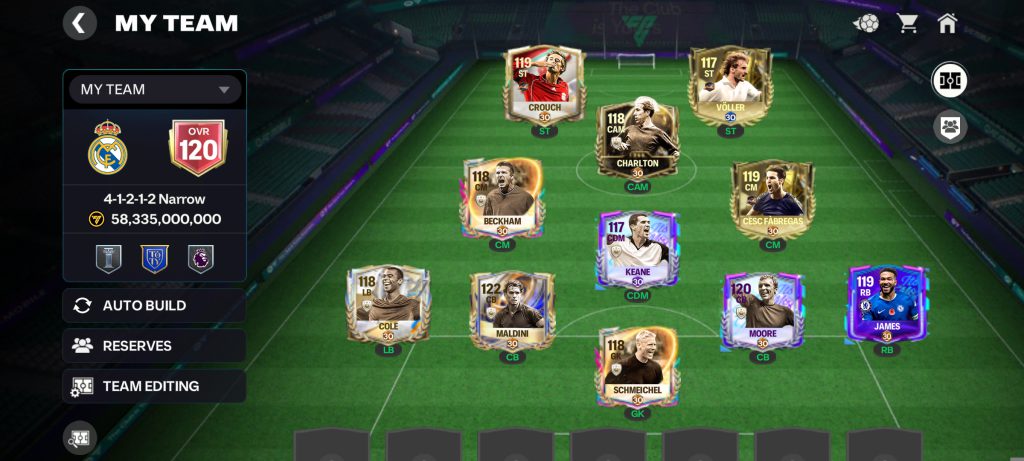This screenshot has width=1024, height=461.
Task: Open the Reserves list
Action: pyautogui.click(x=154, y=346)
